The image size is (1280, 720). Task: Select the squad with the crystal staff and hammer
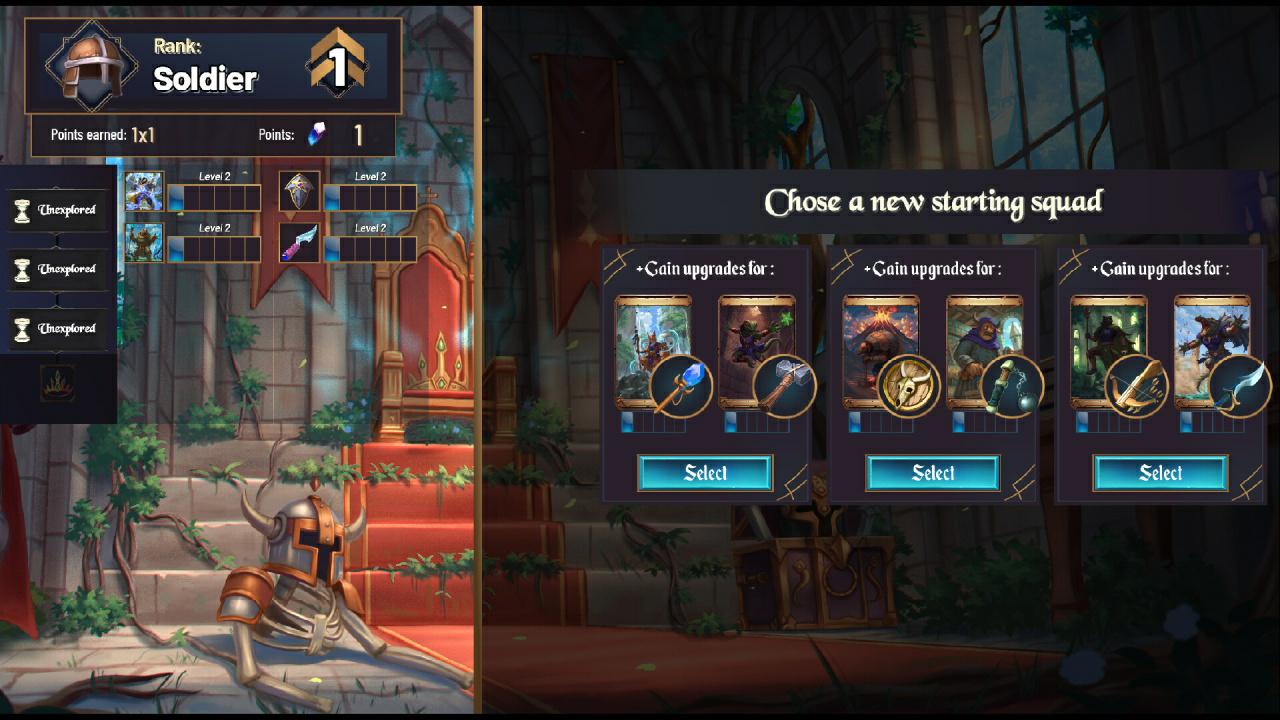(x=705, y=473)
